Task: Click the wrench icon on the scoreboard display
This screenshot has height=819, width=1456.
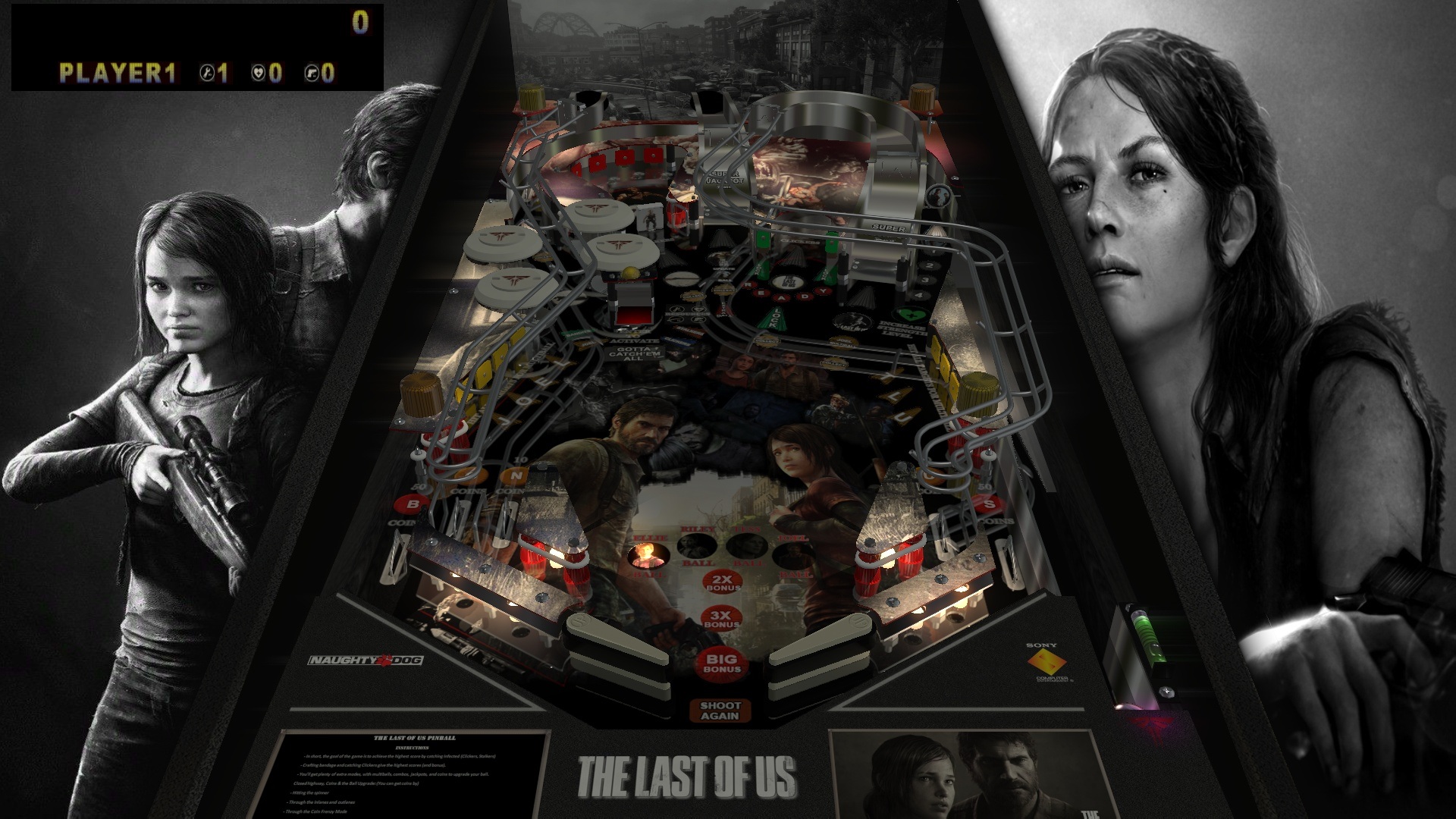Action: (x=207, y=73)
